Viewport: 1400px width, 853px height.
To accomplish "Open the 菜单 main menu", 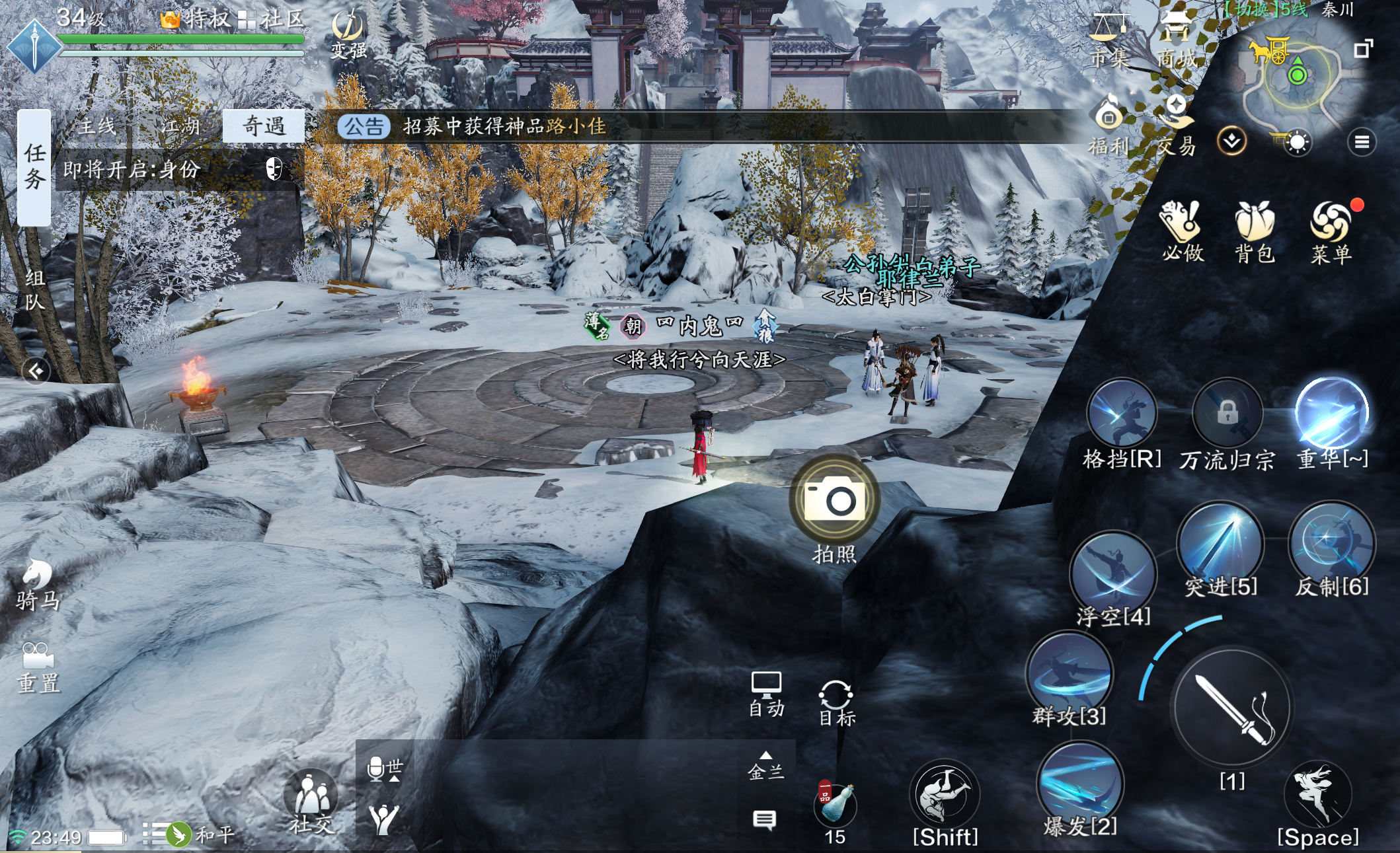I will [1331, 231].
